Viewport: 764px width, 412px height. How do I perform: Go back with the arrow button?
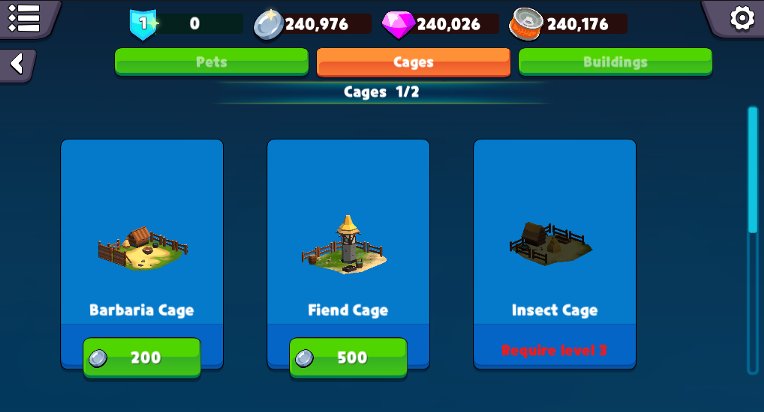(17, 64)
